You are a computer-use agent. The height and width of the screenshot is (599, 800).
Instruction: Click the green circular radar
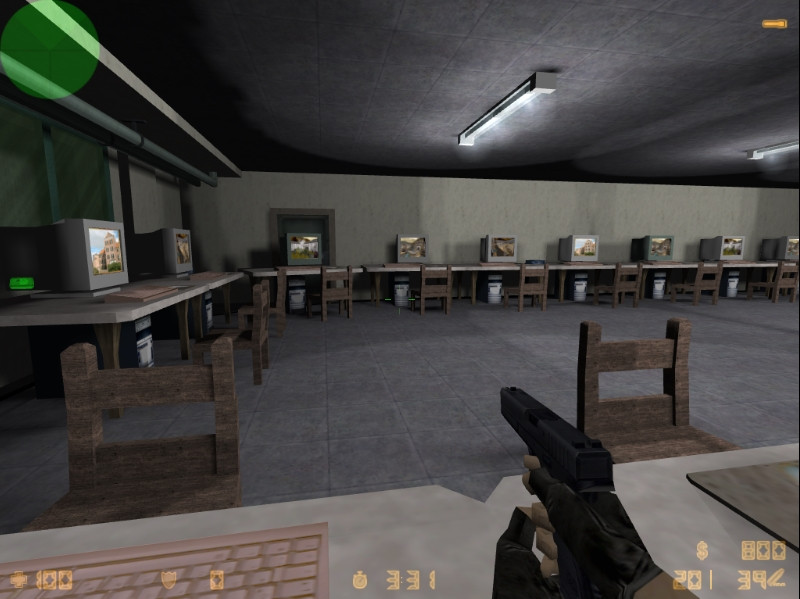click(49, 47)
